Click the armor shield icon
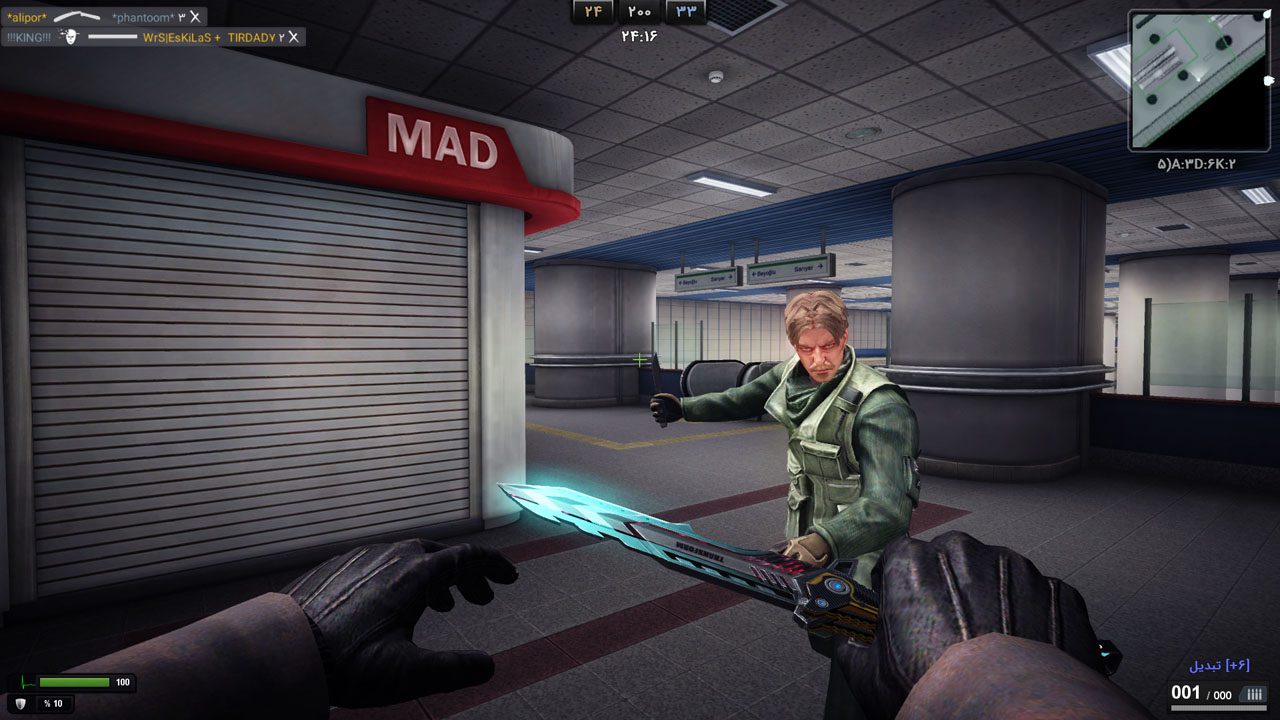The height and width of the screenshot is (720, 1280). pos(21,703)
